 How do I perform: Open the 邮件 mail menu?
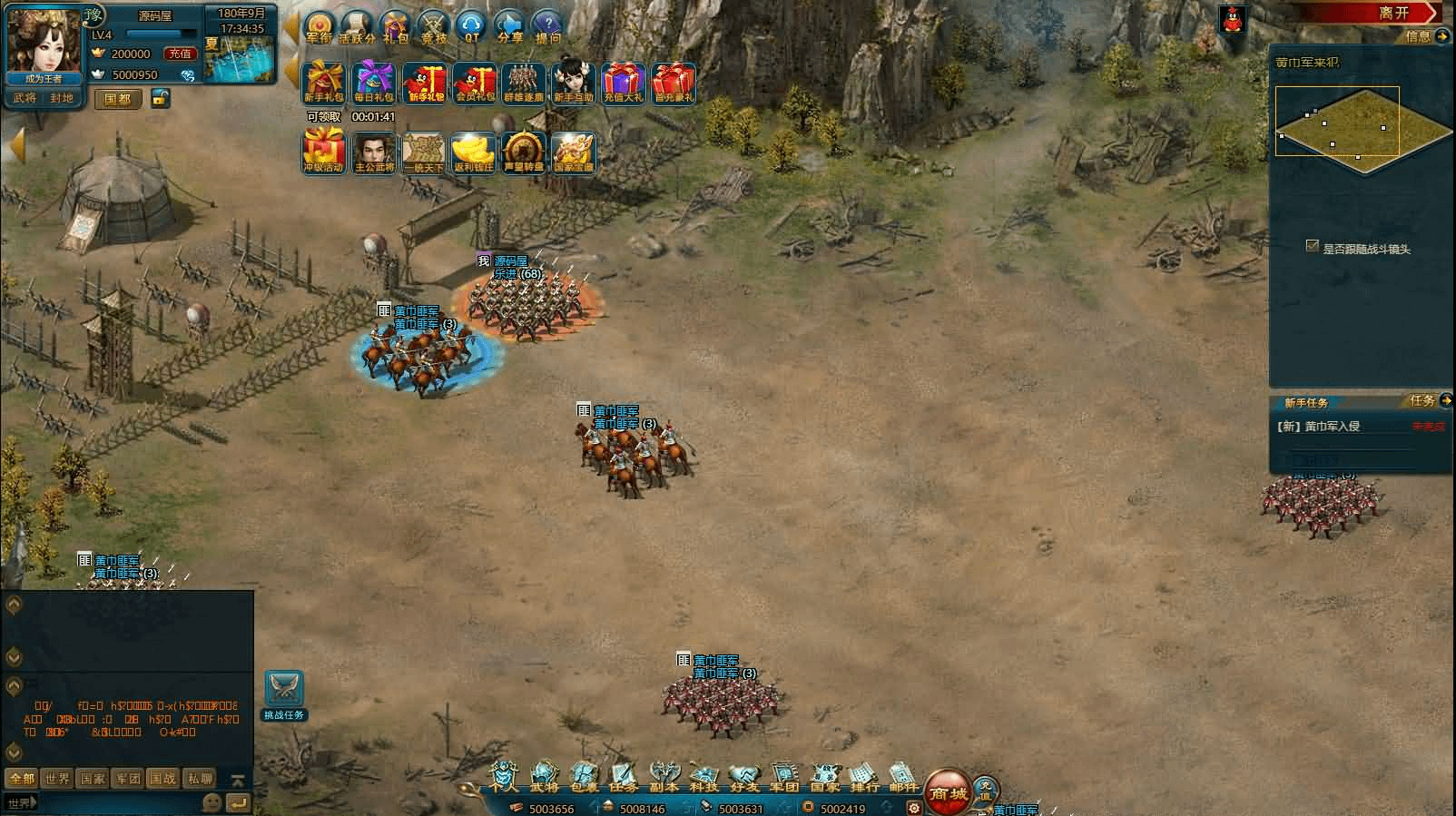[x=903, y=776]
